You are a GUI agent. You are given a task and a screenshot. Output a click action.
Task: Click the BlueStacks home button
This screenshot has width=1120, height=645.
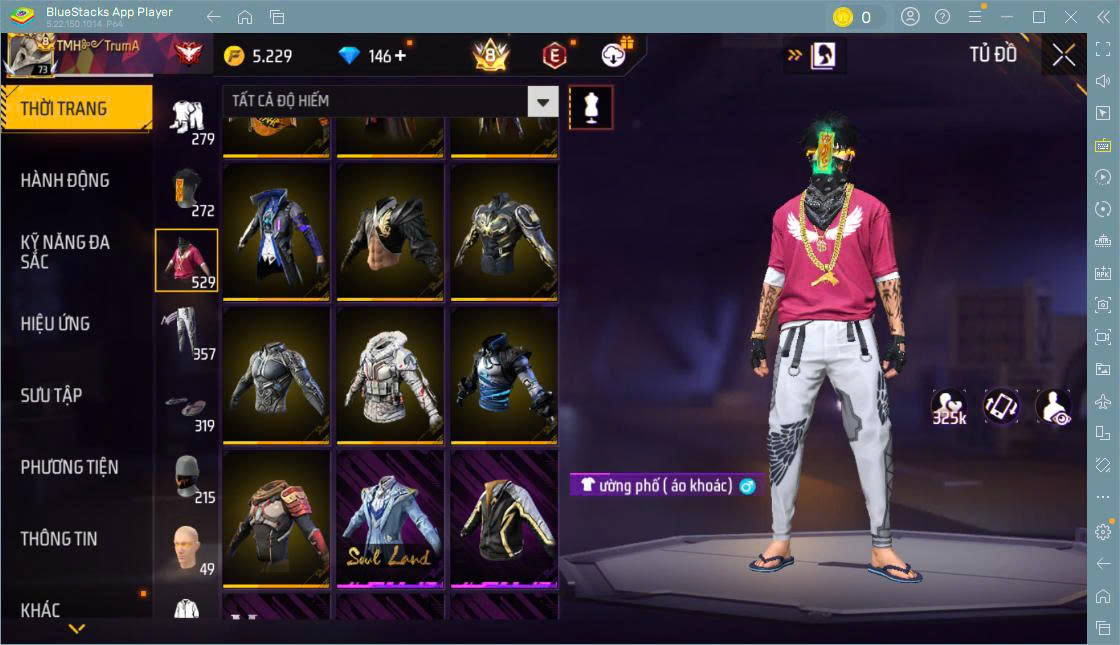point(245,17)
